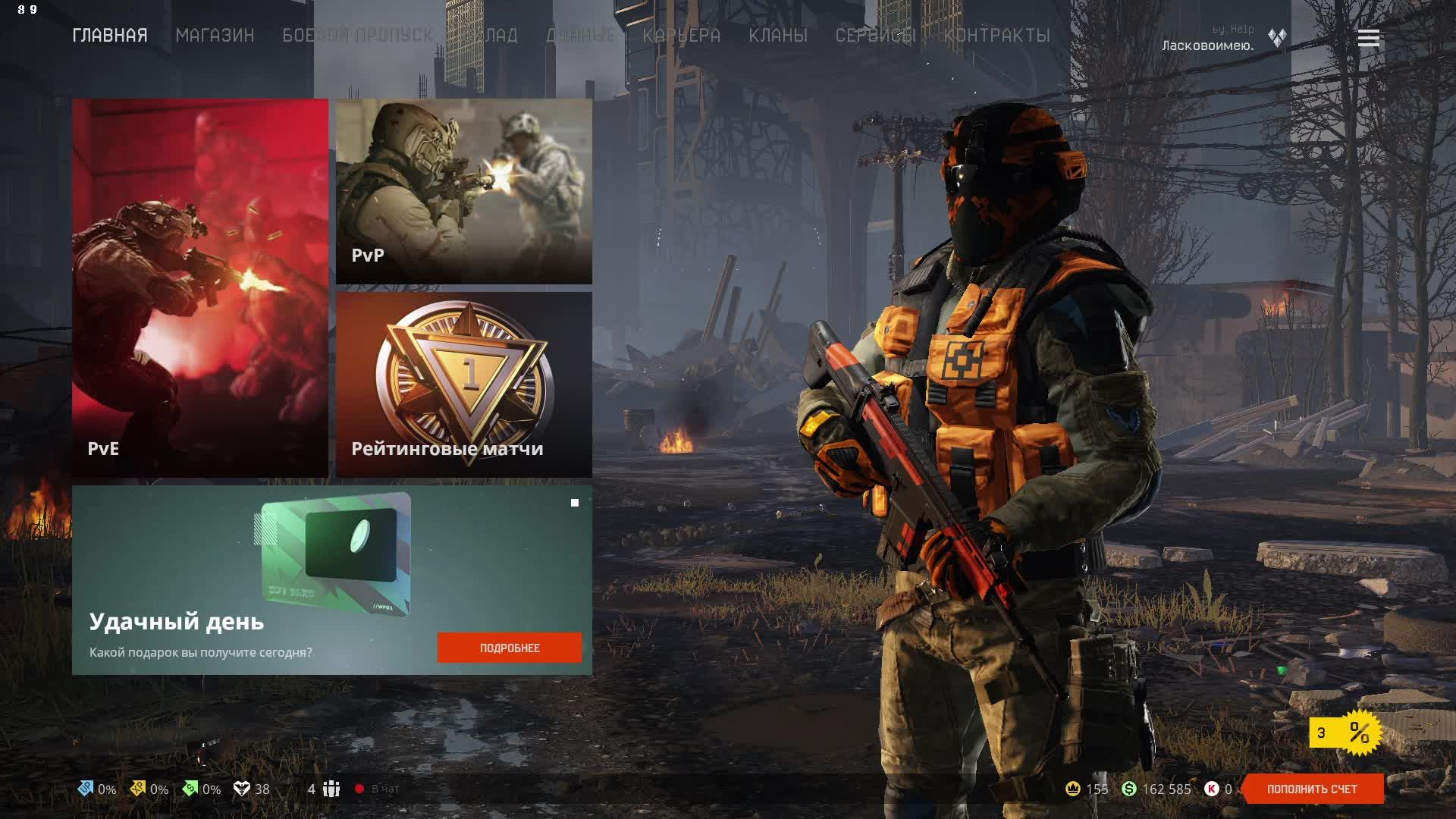
Task: Open the МАГАЗИН tab
Action: tap(215, 36)
